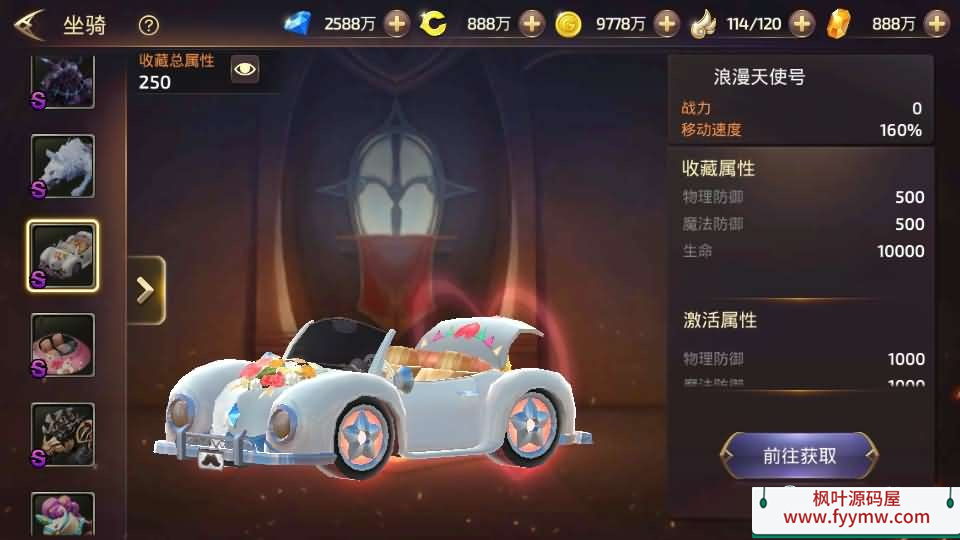Open the help question mark icon
960x540 pixels.
click(149, 25)
